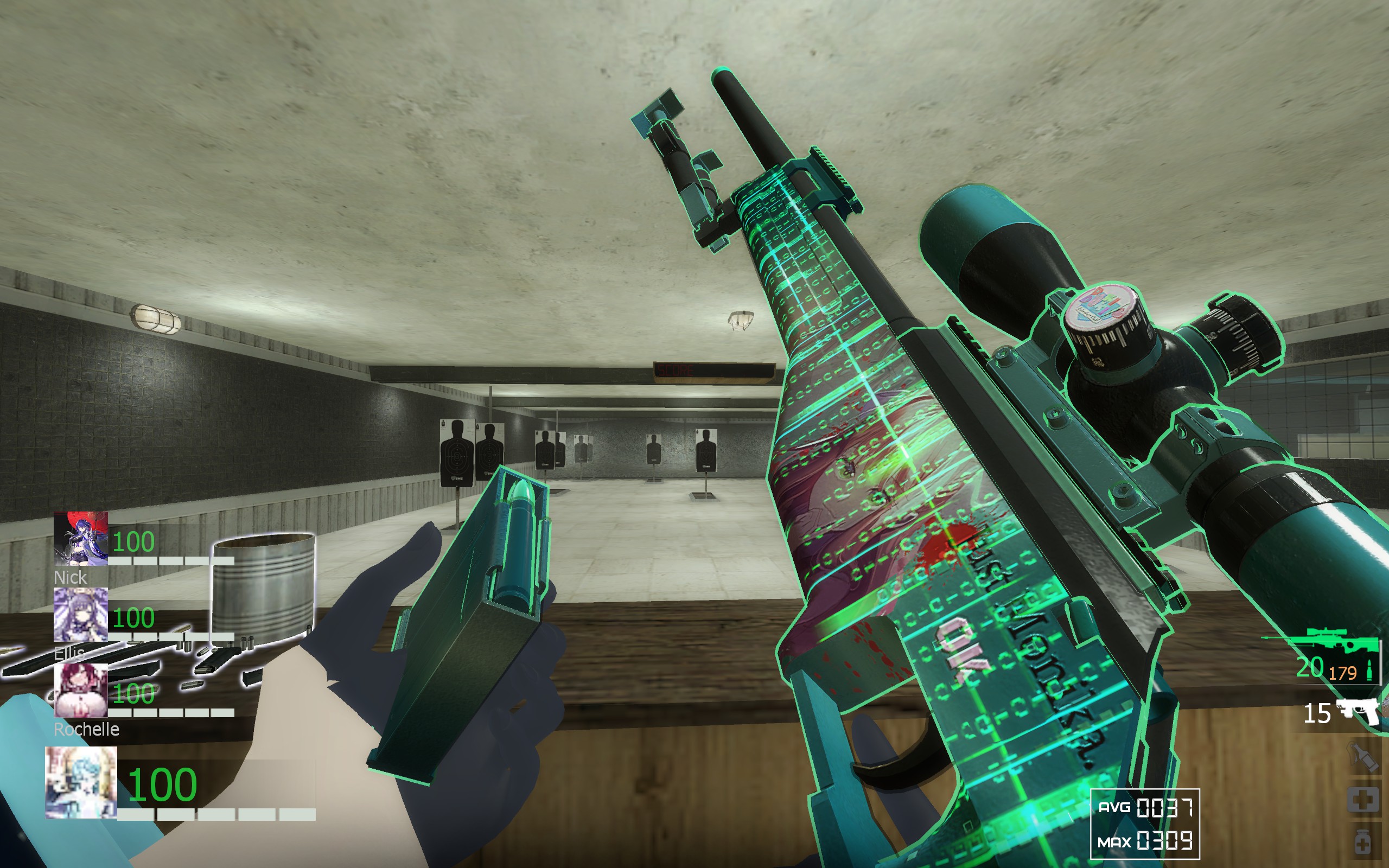Click Nick's teammate portrait
The width and height of the screenshot is (1389, 868).
click(80, 539)
